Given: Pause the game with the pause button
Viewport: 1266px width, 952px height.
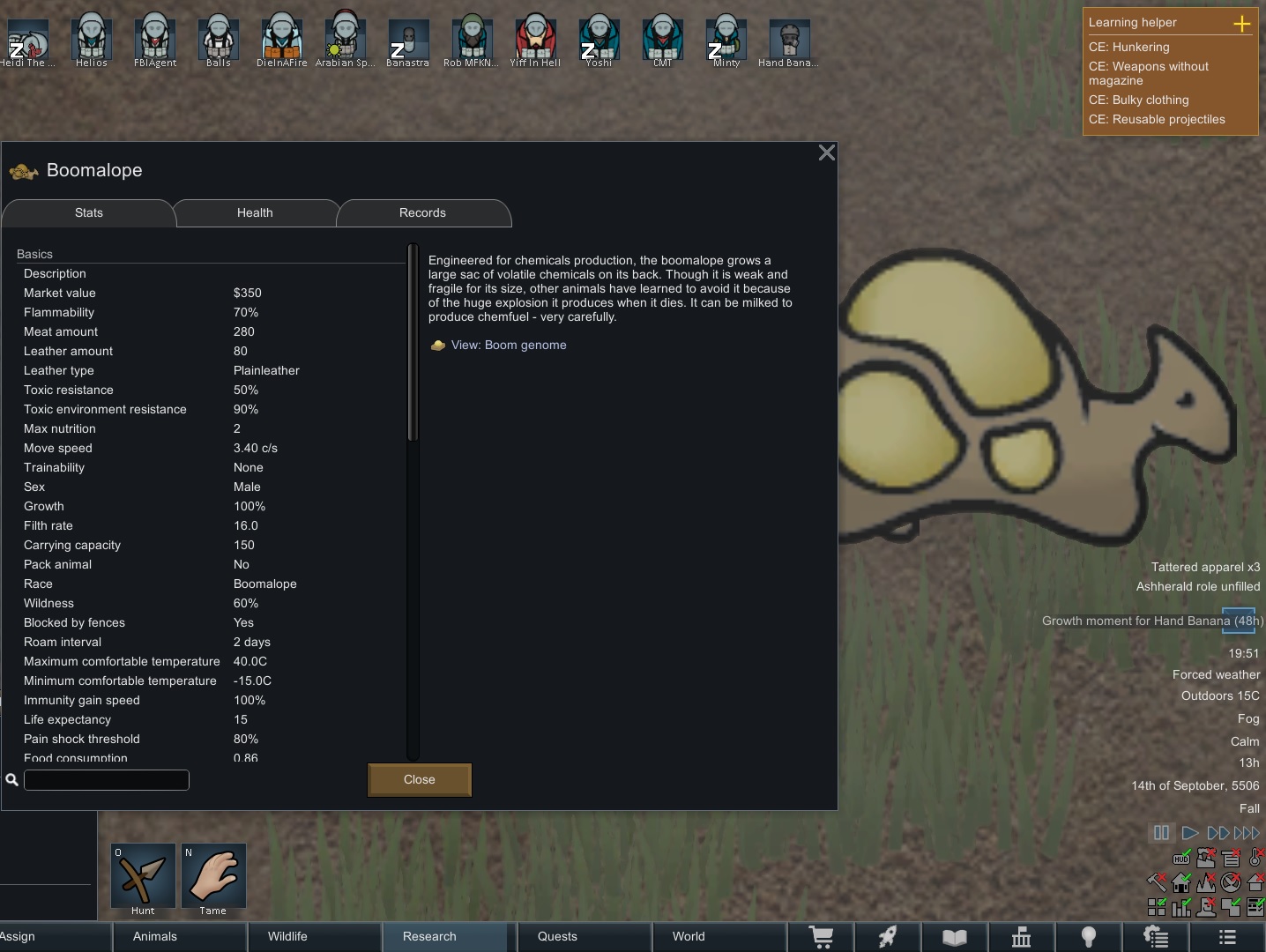Looking at the screenshot, I should (1161, 833).
